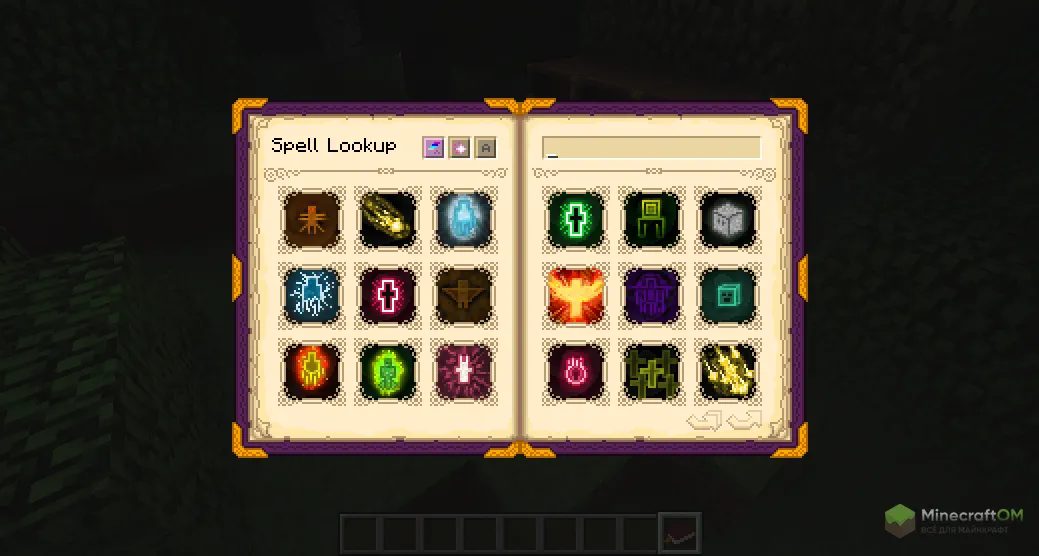Pick the blue electrified figure spell icon
Viewport: 1039px width, 556px height.
point(312,295)
